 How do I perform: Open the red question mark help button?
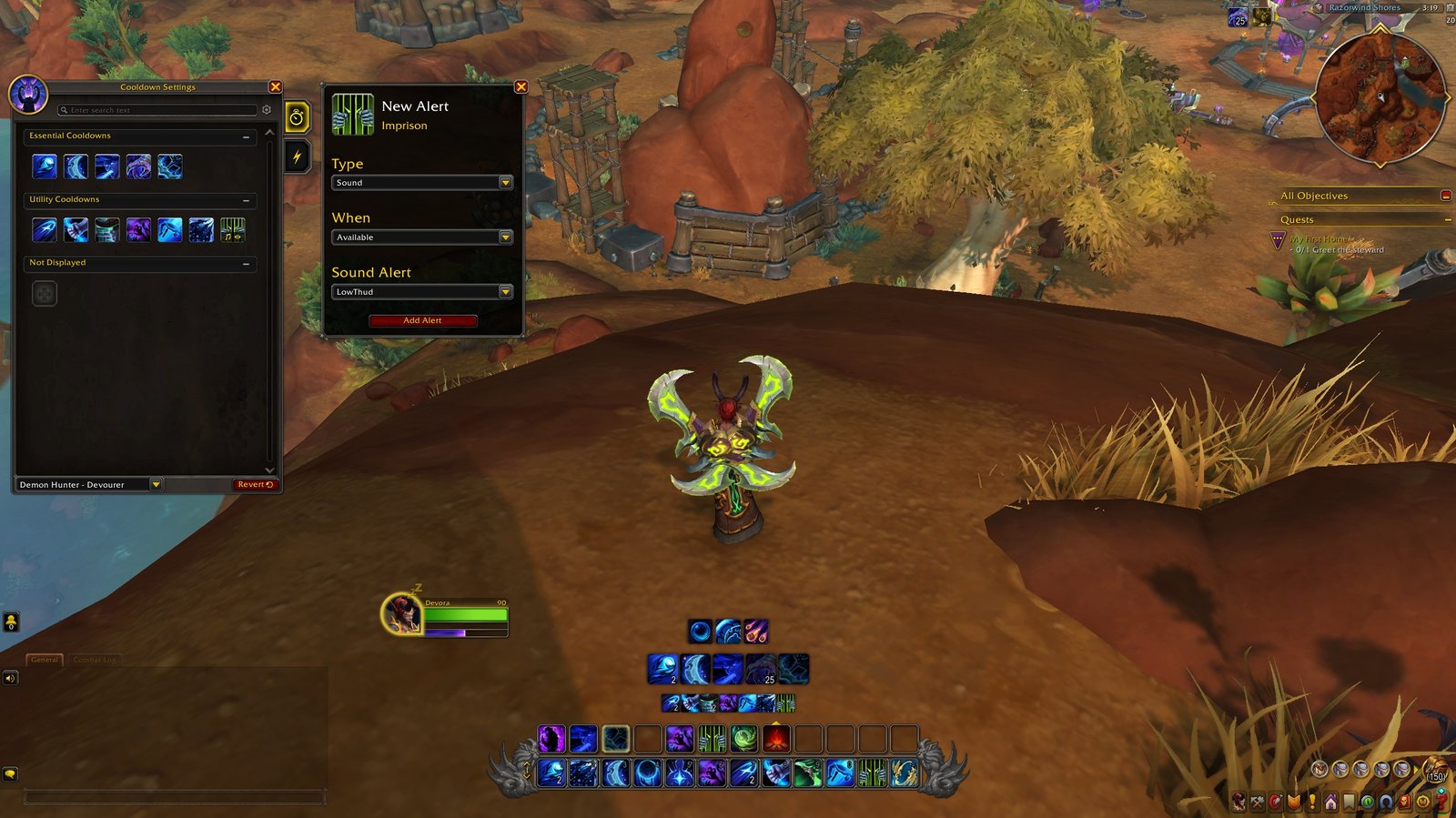point(1441,803)
